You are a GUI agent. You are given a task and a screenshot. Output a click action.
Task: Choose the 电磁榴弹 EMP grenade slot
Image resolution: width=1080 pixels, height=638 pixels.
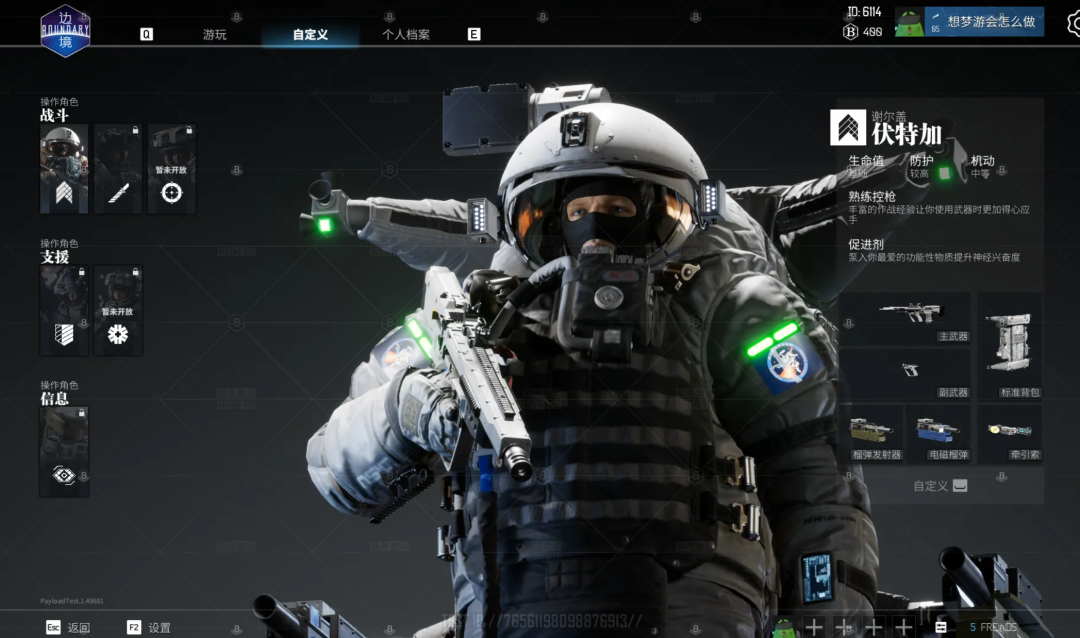[937, 434]
